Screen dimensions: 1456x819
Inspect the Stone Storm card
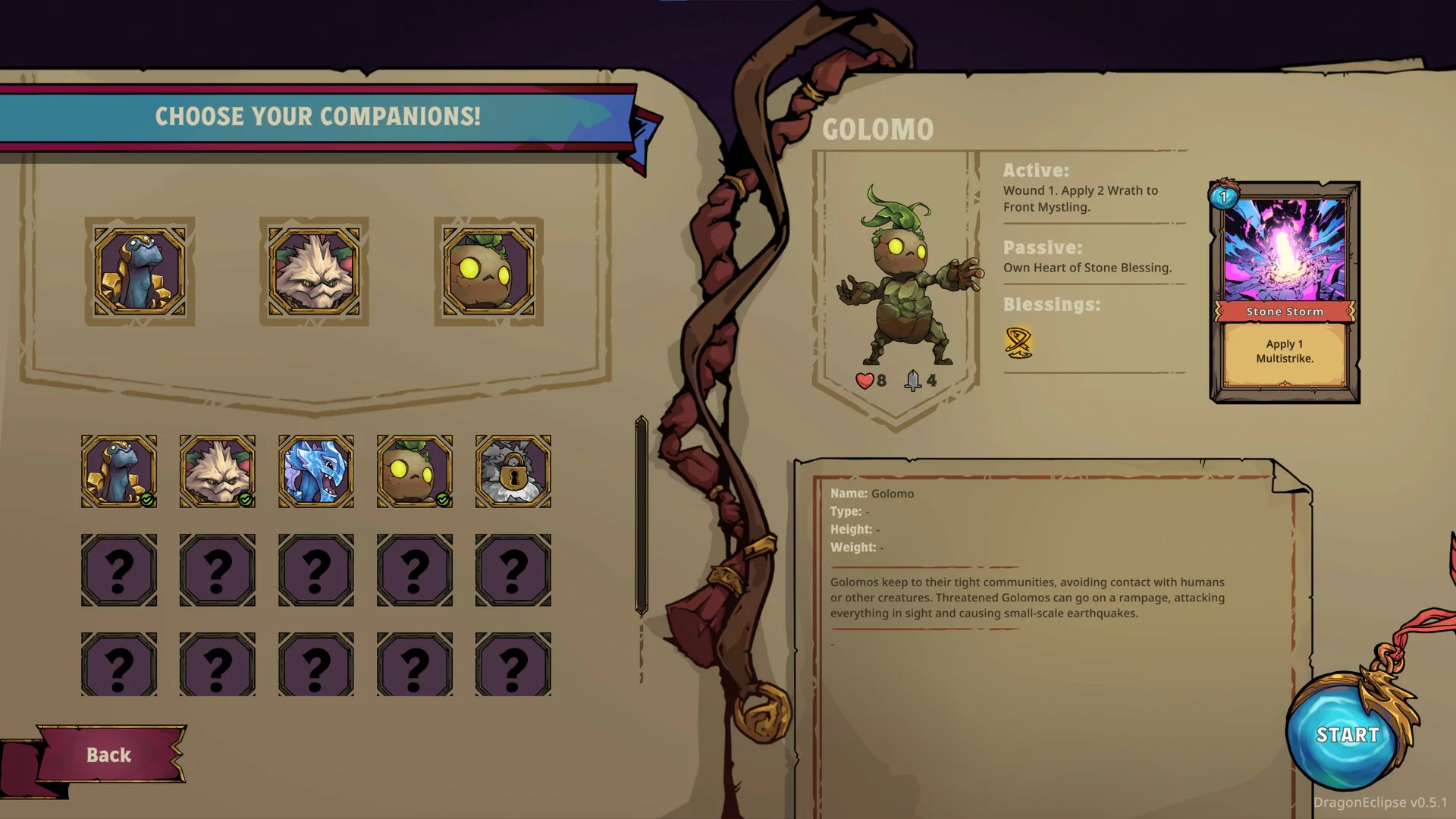(1285, 292)
